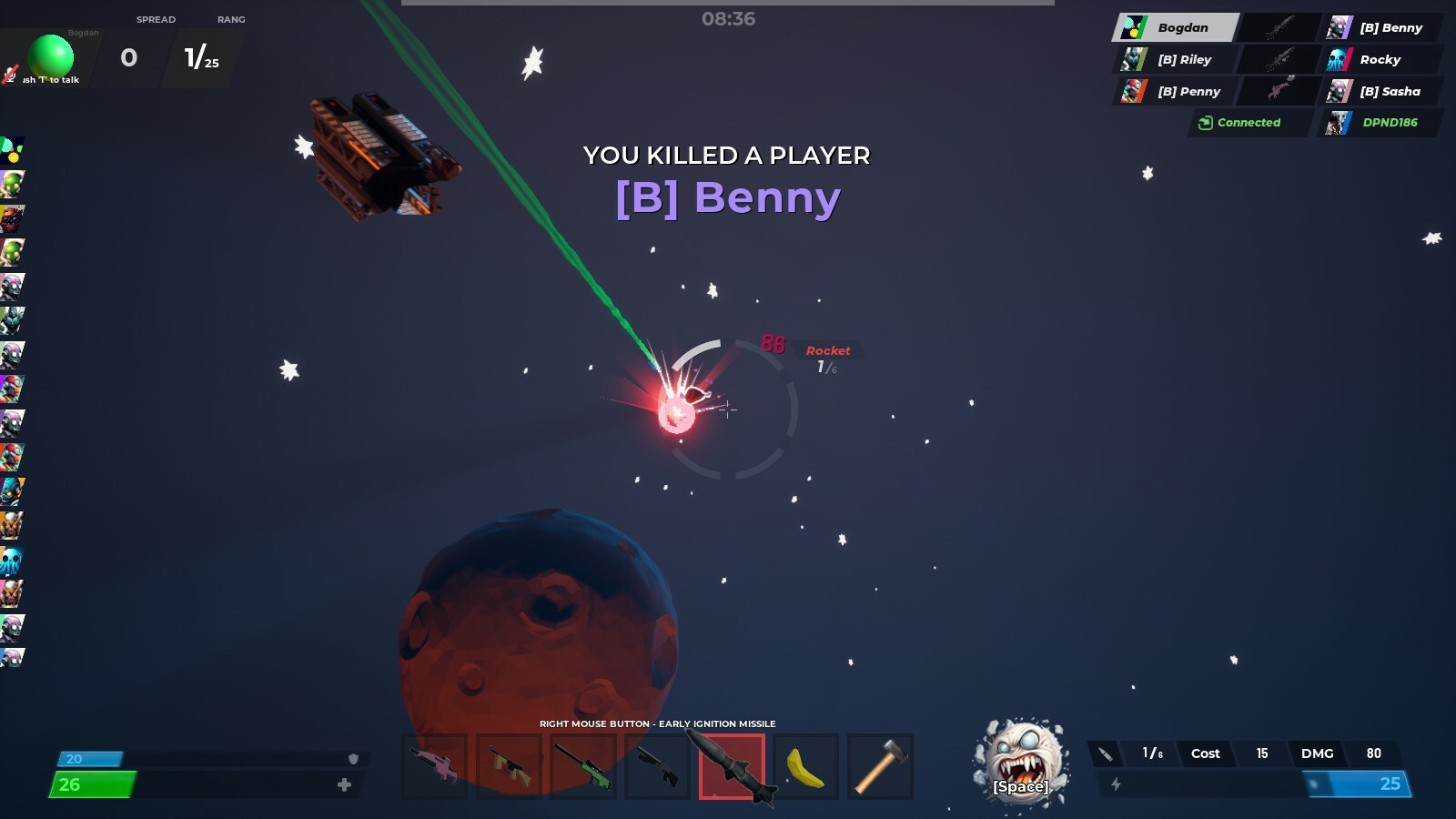Click the green sphere player avatar top left
Viewport: 1456px width, 819px height.
54,56
